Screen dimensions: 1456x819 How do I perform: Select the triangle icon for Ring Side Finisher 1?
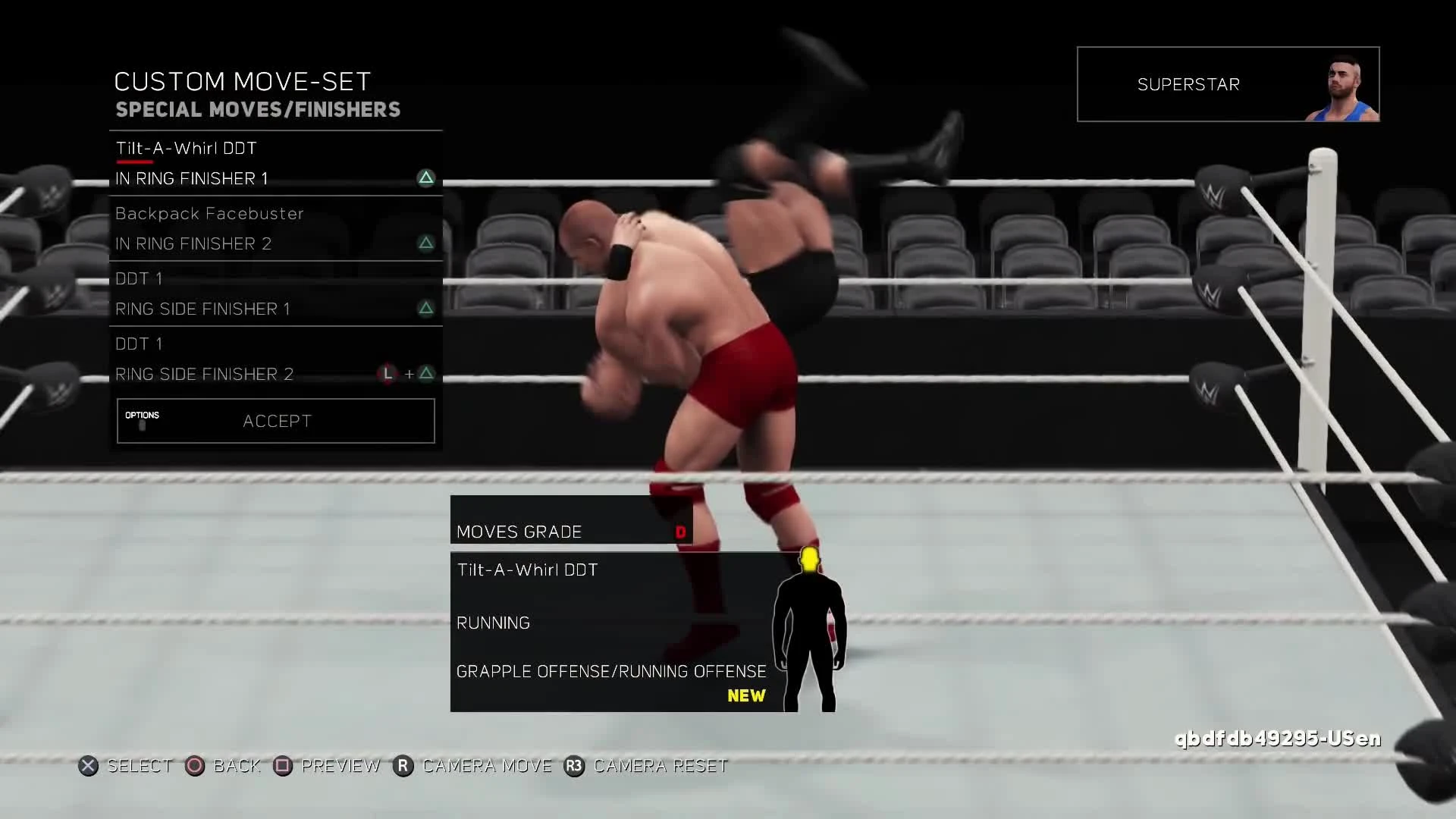pos(425,309)
